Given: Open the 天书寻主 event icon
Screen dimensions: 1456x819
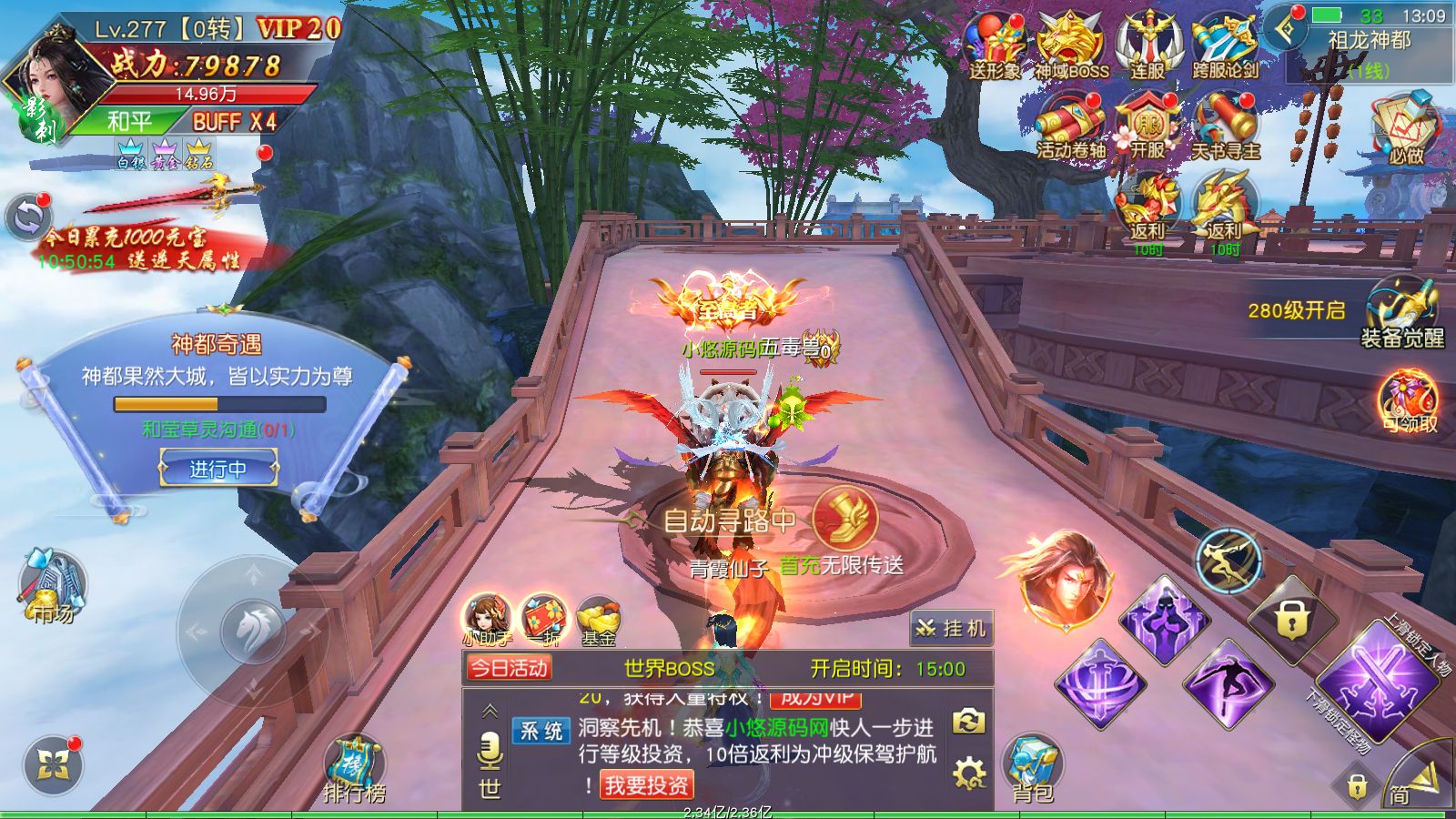Looking at the screenshot, I should pyautogui.click(x=1225, y=127).
